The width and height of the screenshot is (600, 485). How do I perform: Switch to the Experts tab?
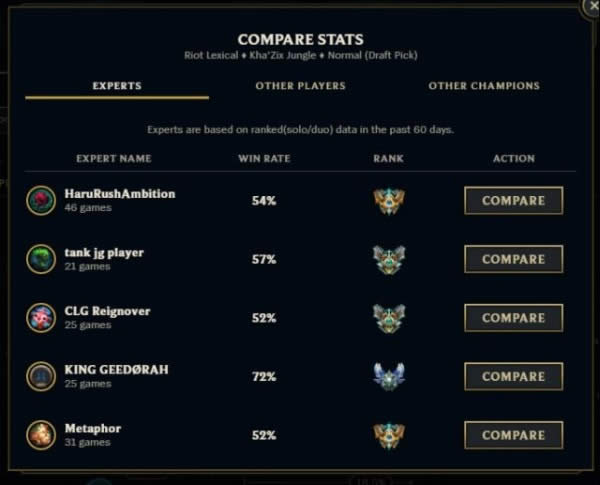(116, 86)
